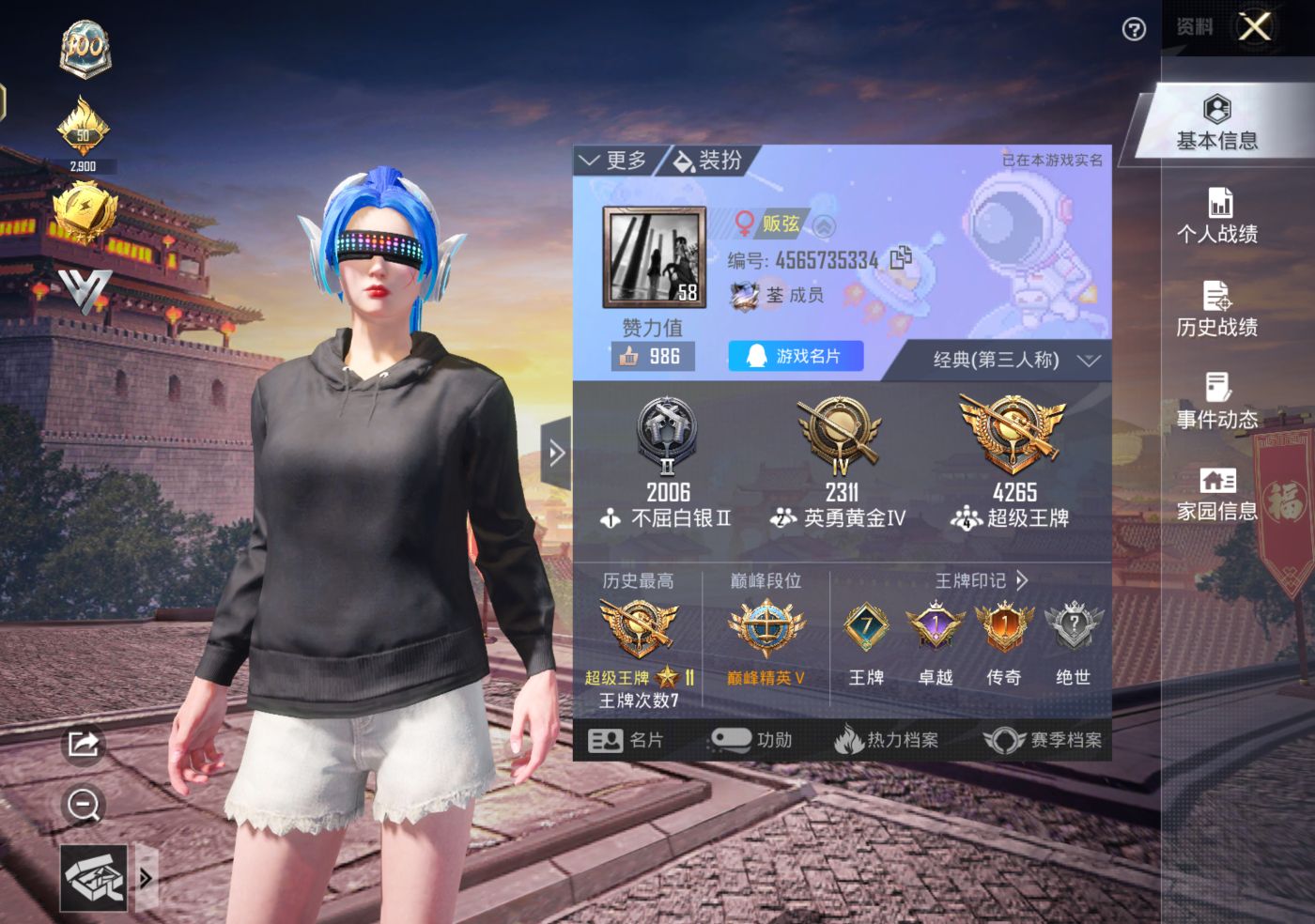Open the 名片 tab

pyautogui.click(x=626, y=740)
